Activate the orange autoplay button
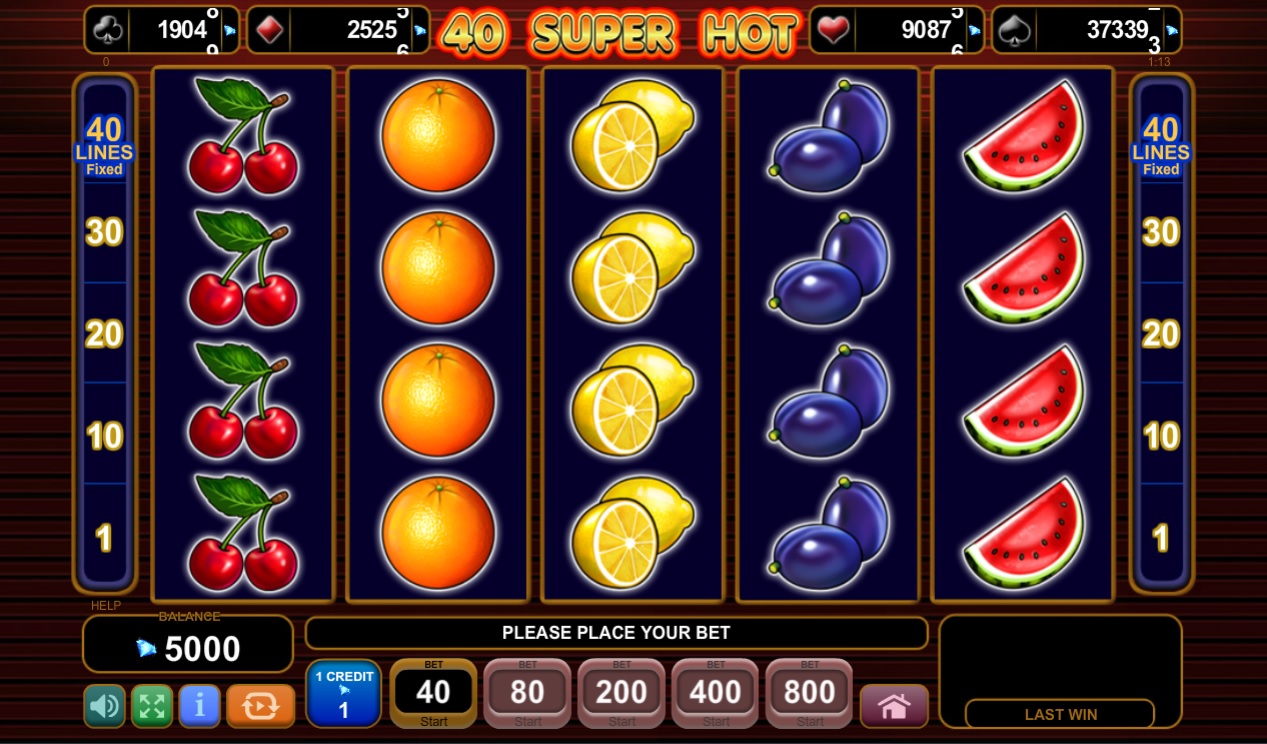Screen dimensions: 1267x744 tap(260, 706)
